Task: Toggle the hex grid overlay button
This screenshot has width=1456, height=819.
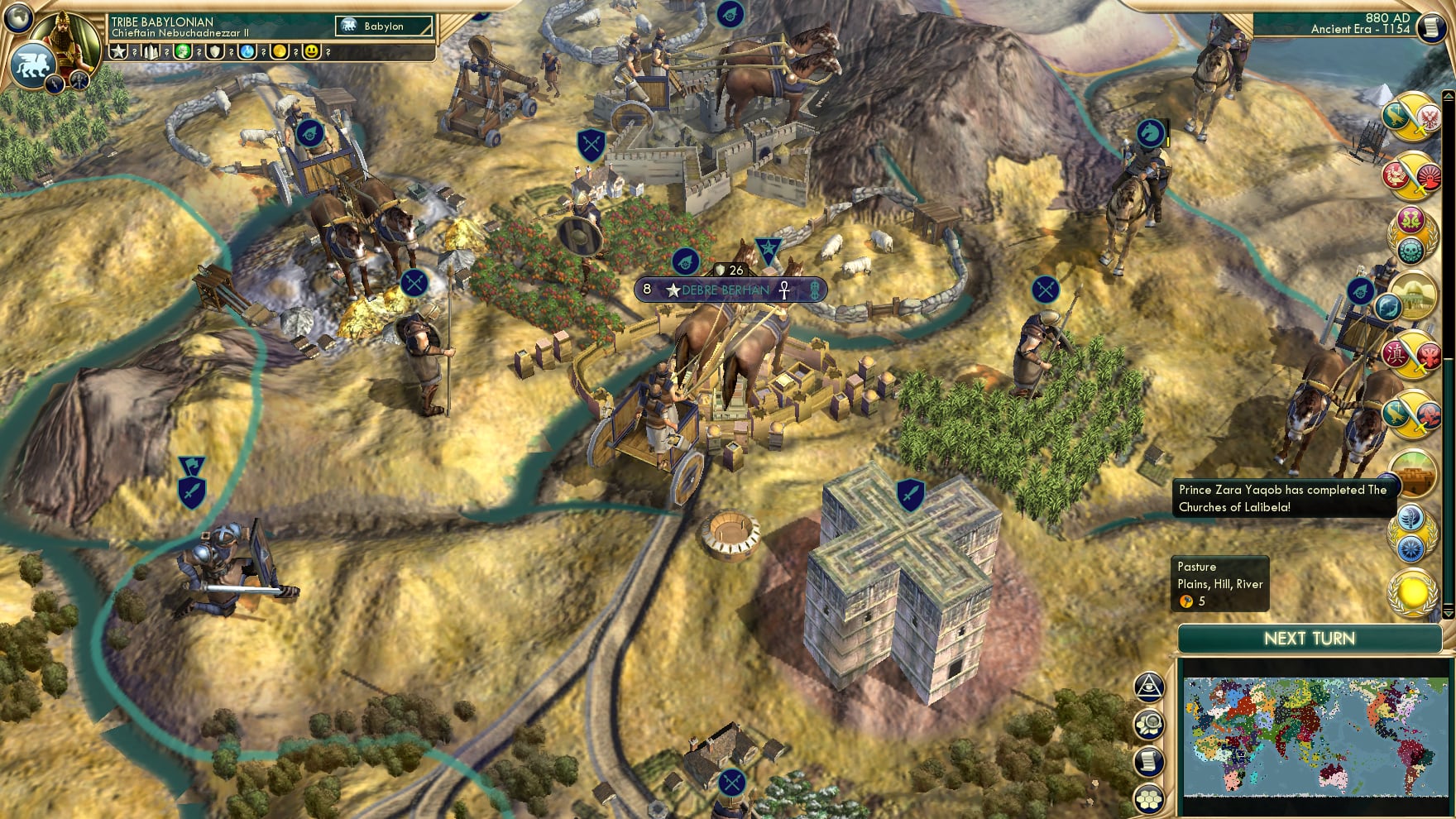Action: coord(1150,798)
